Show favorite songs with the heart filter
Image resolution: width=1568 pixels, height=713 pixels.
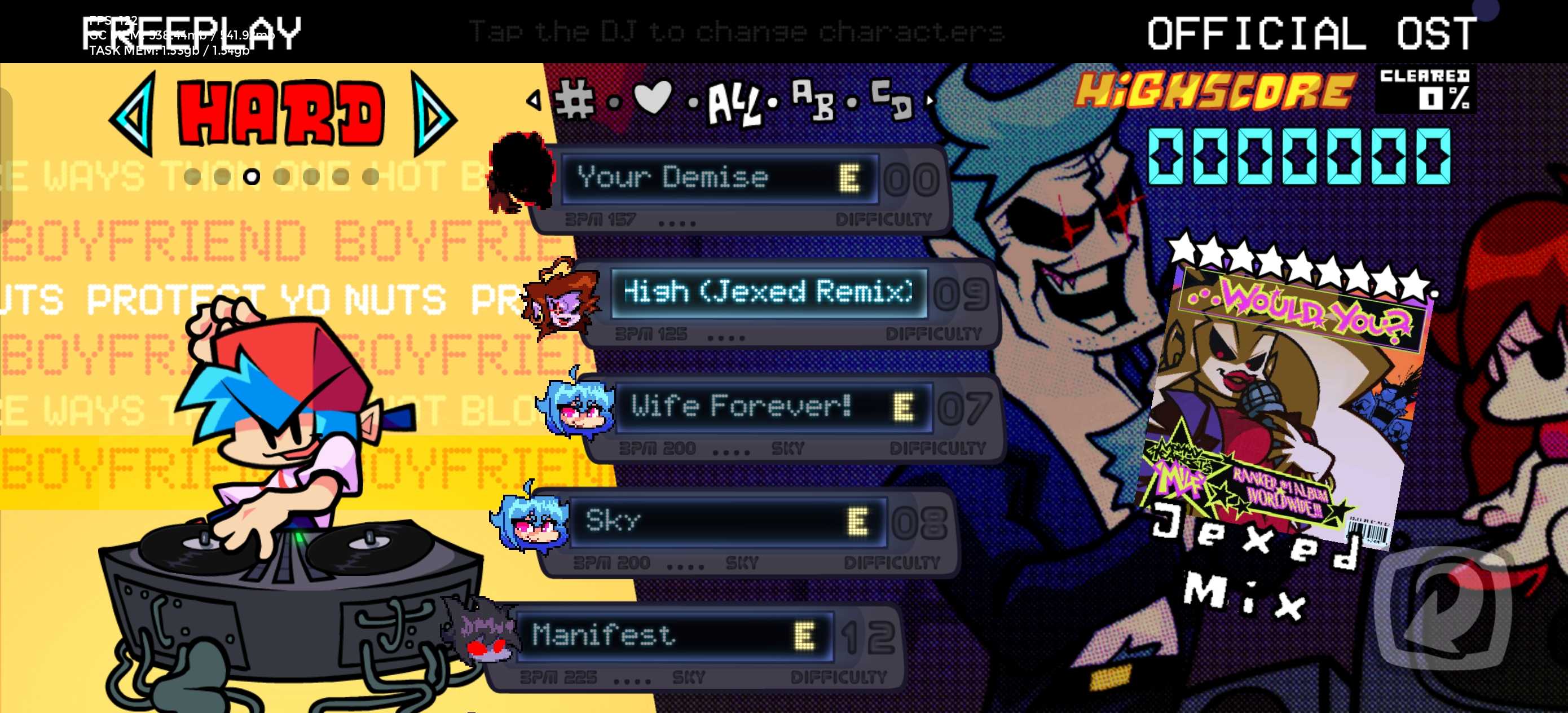point(653,98)
